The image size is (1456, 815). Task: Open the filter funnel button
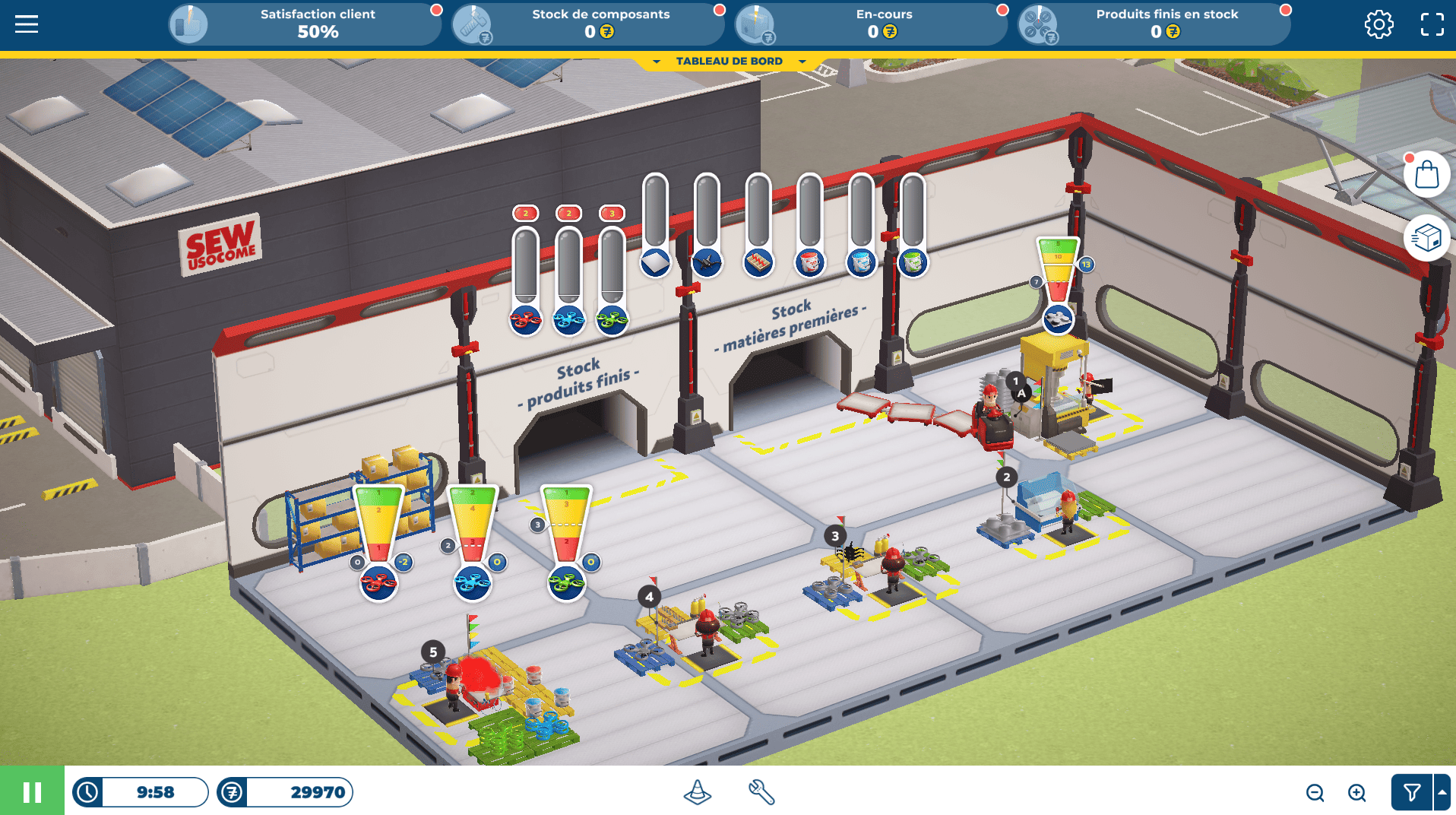[x=1411, y=793]
